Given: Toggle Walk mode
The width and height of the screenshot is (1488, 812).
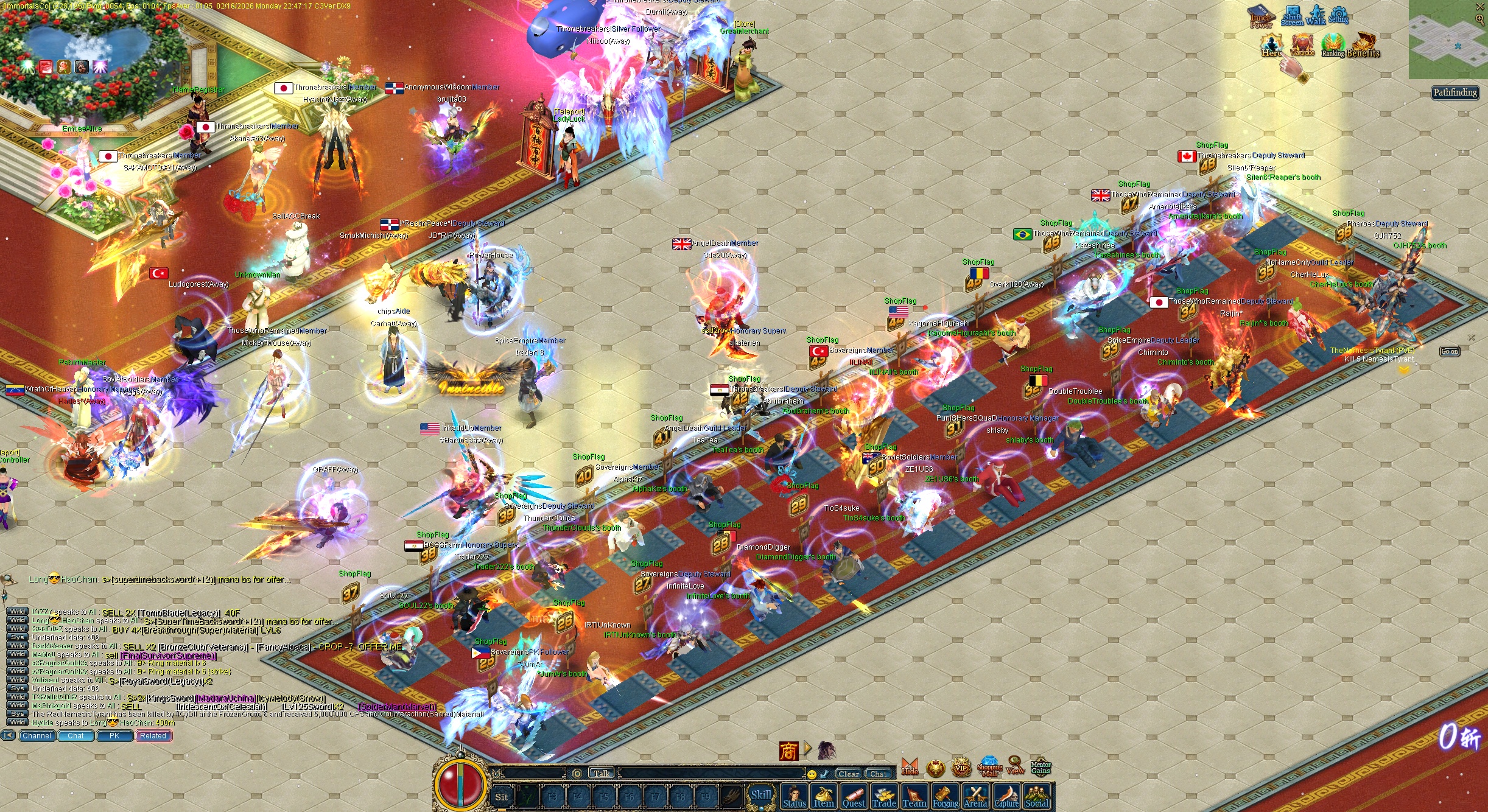Looking at the screenshot, I should [1315, 12].
